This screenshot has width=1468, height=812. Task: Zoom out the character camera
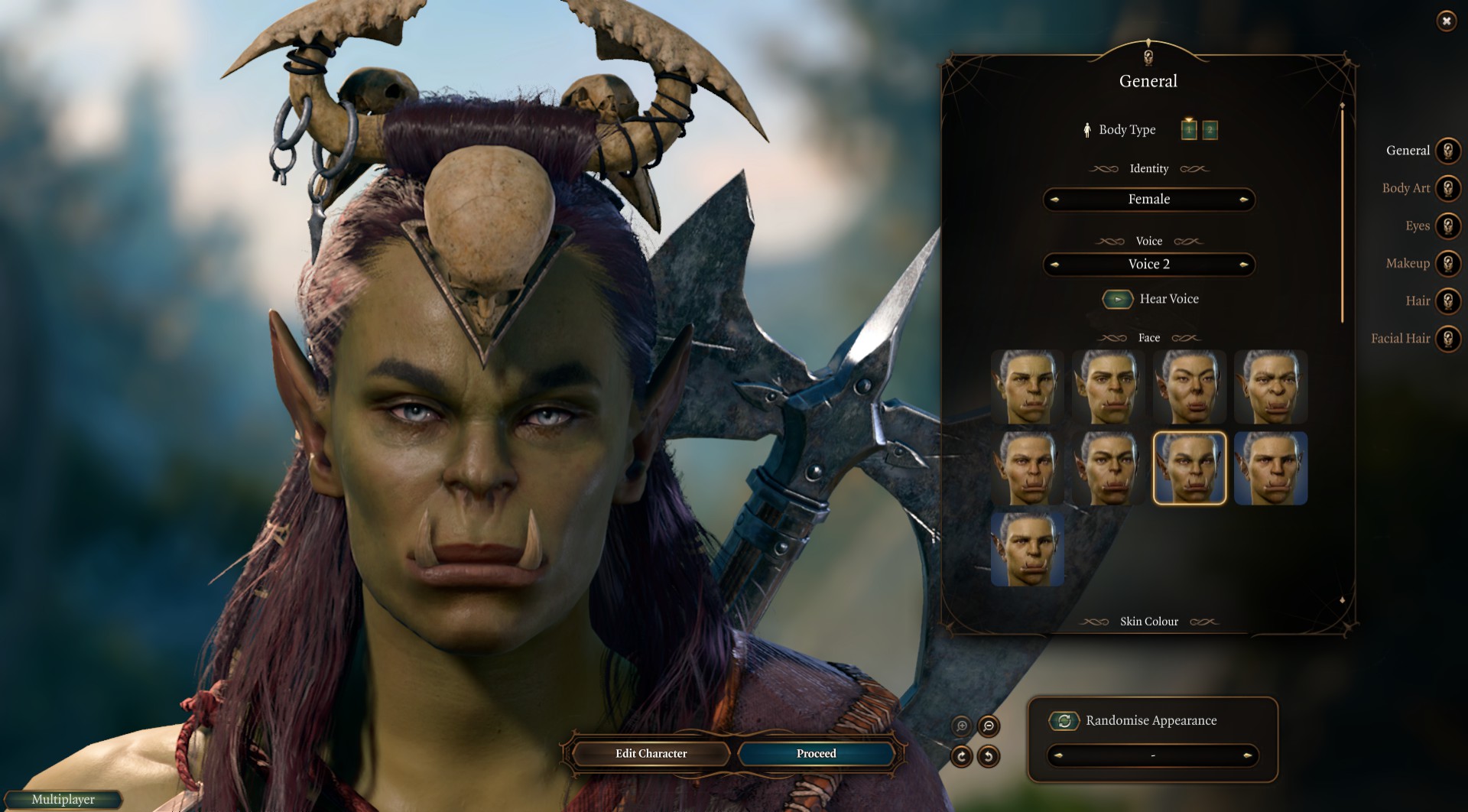tap(989, 726)
